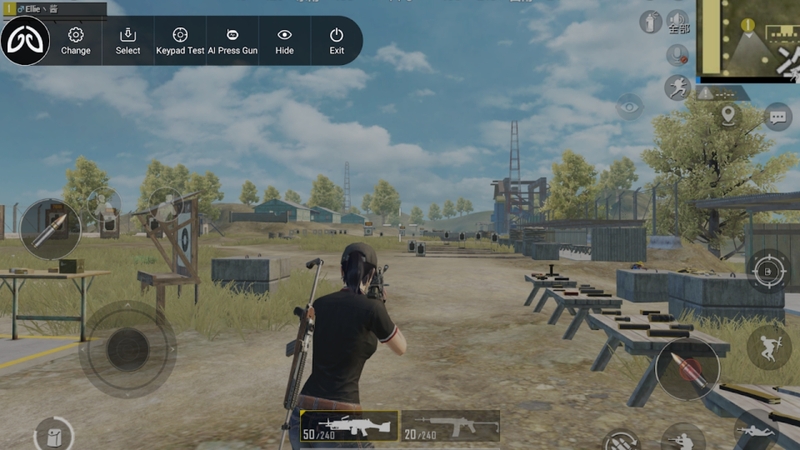Toggle the AI Press Gun feature
This screenshot has width=800, height=450.
click(x=232, y=41)
